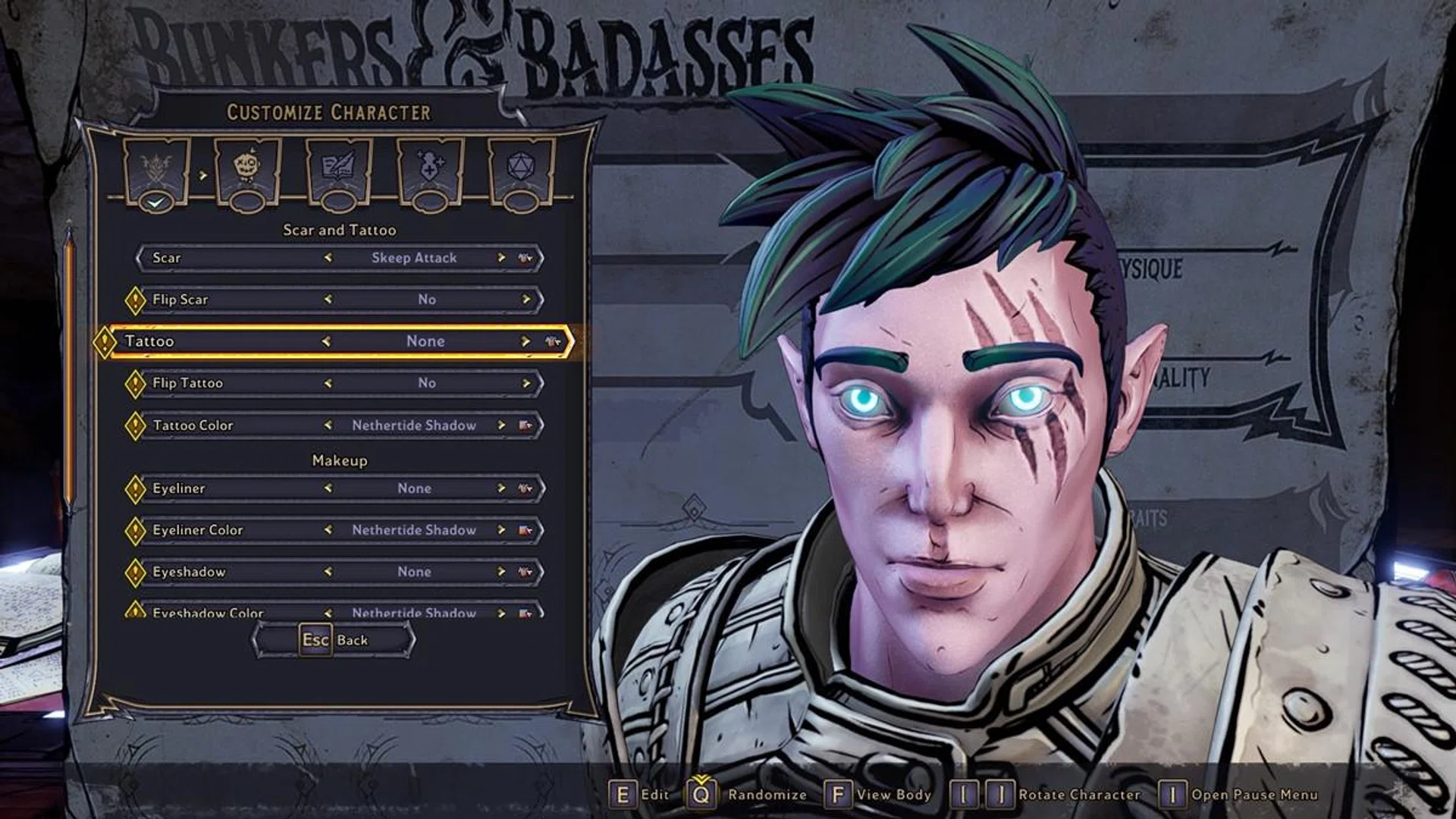The height and width of the screenshot is (819, 1456).
Task: Open the Scar option list icon
Action: pos(525,258)
